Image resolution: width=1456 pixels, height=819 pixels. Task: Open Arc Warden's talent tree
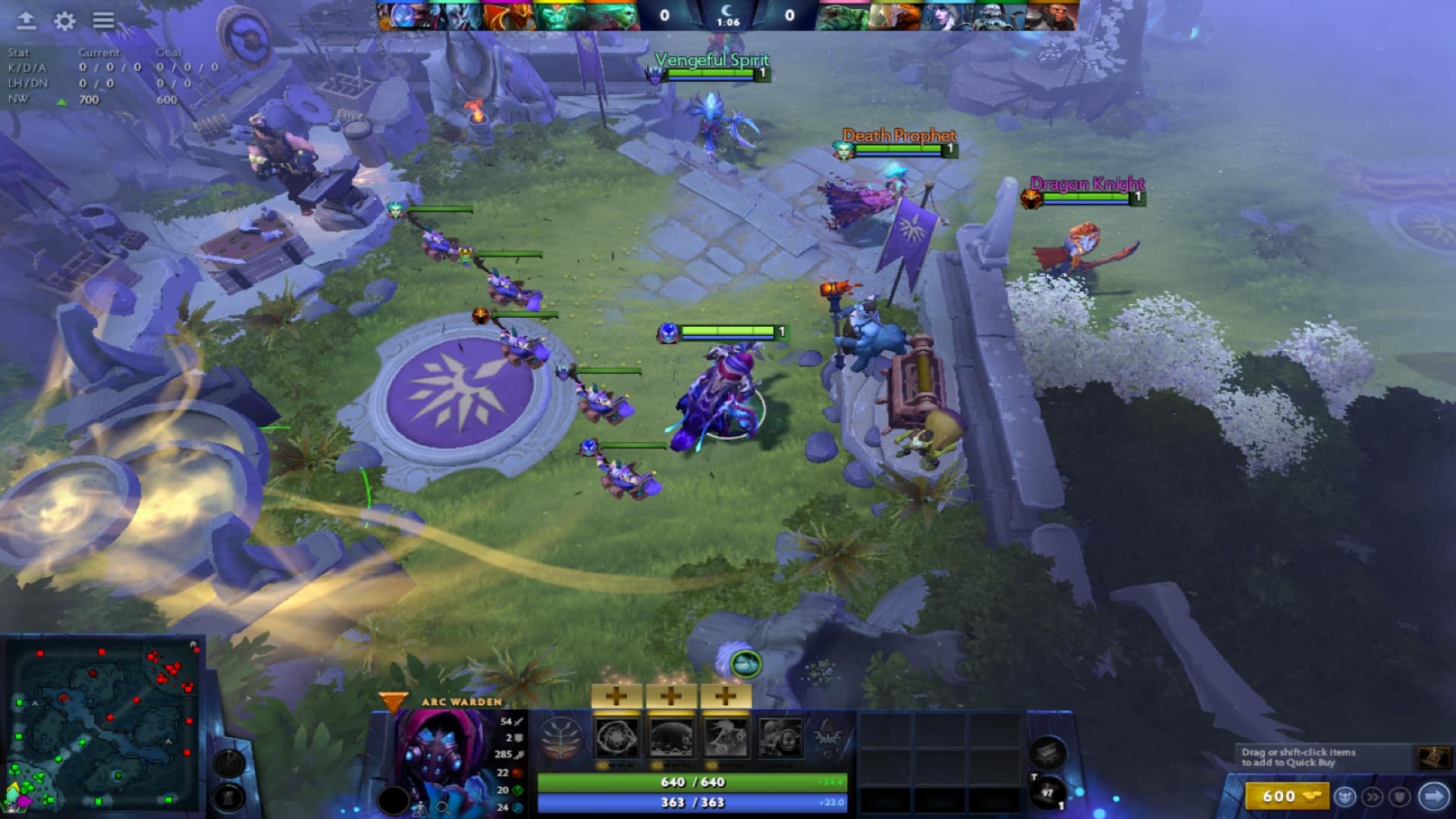560,737
